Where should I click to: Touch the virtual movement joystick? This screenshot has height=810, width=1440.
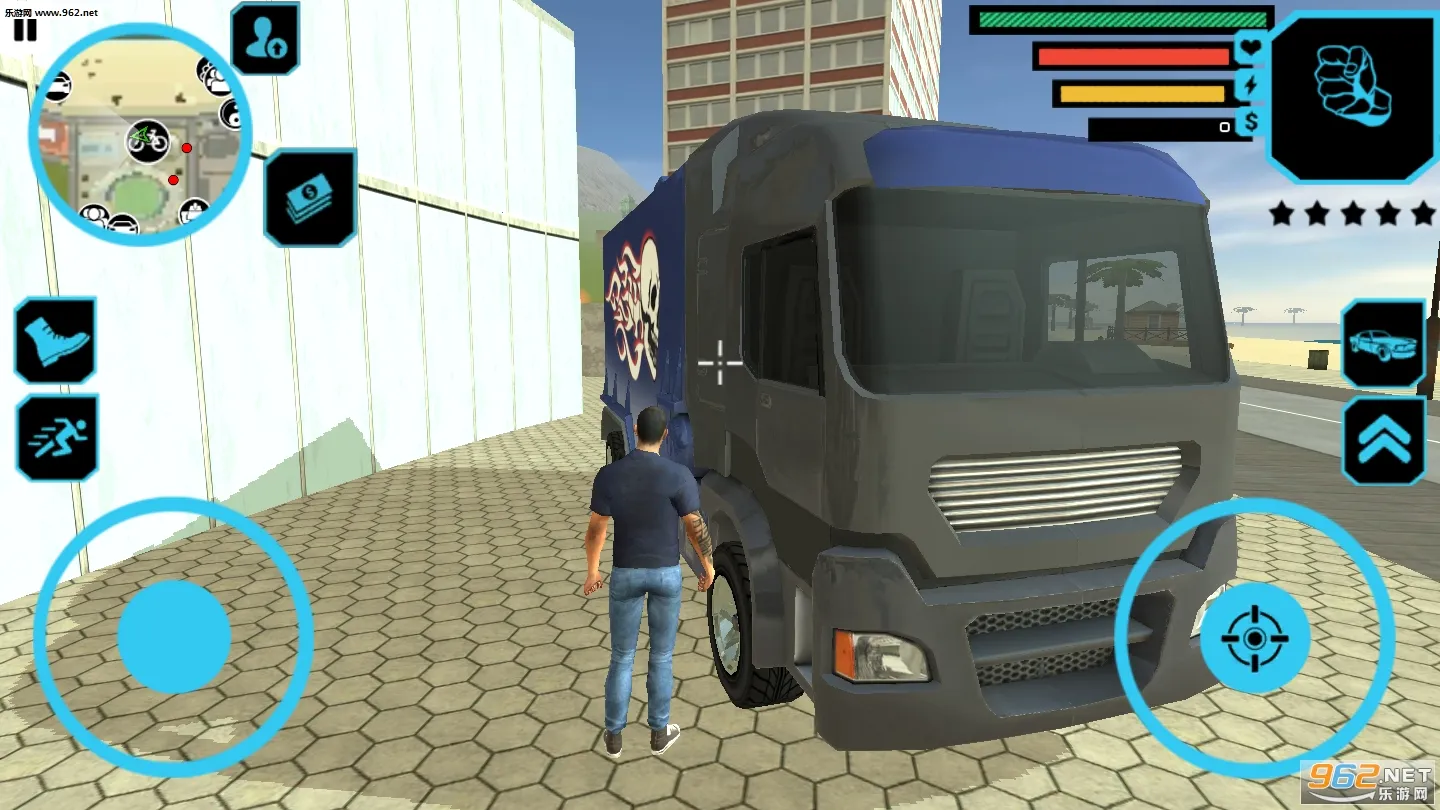click(174, 636)
